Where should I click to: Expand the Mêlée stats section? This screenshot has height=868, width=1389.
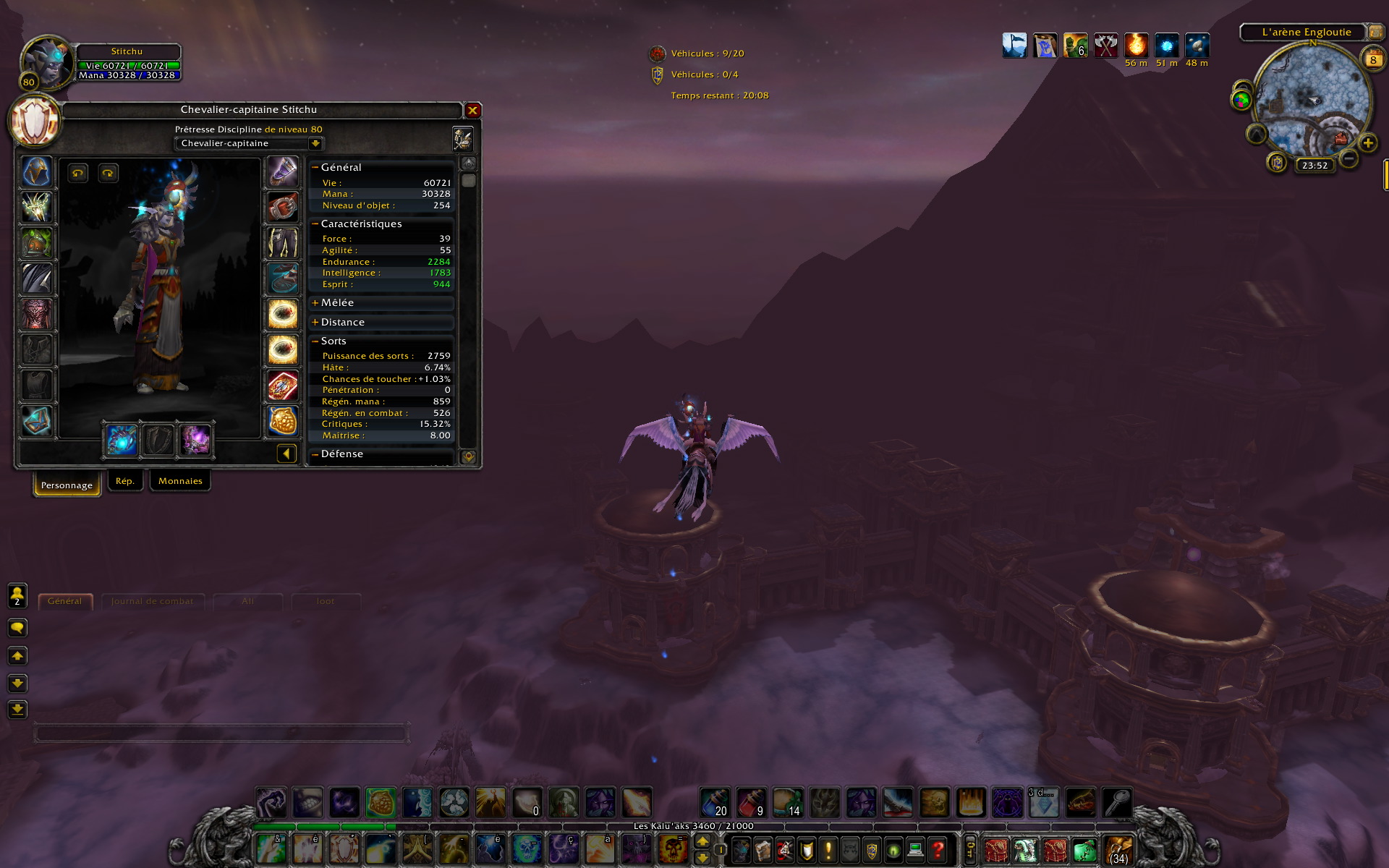(x=315, y=303)
